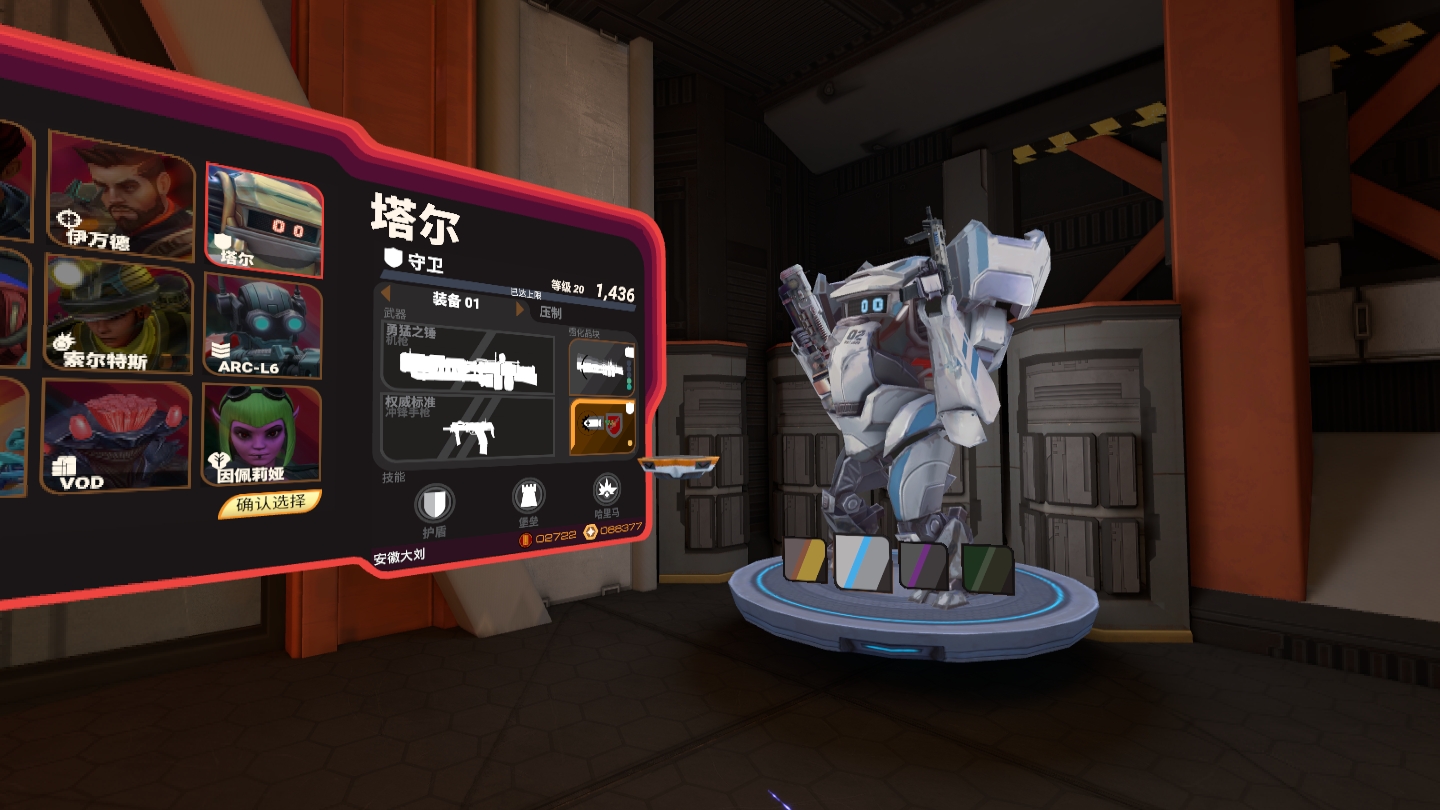1440x810 pixels.
Task: Choose the 塔尔 robot hero tile
Action: (x=264, y=221)
